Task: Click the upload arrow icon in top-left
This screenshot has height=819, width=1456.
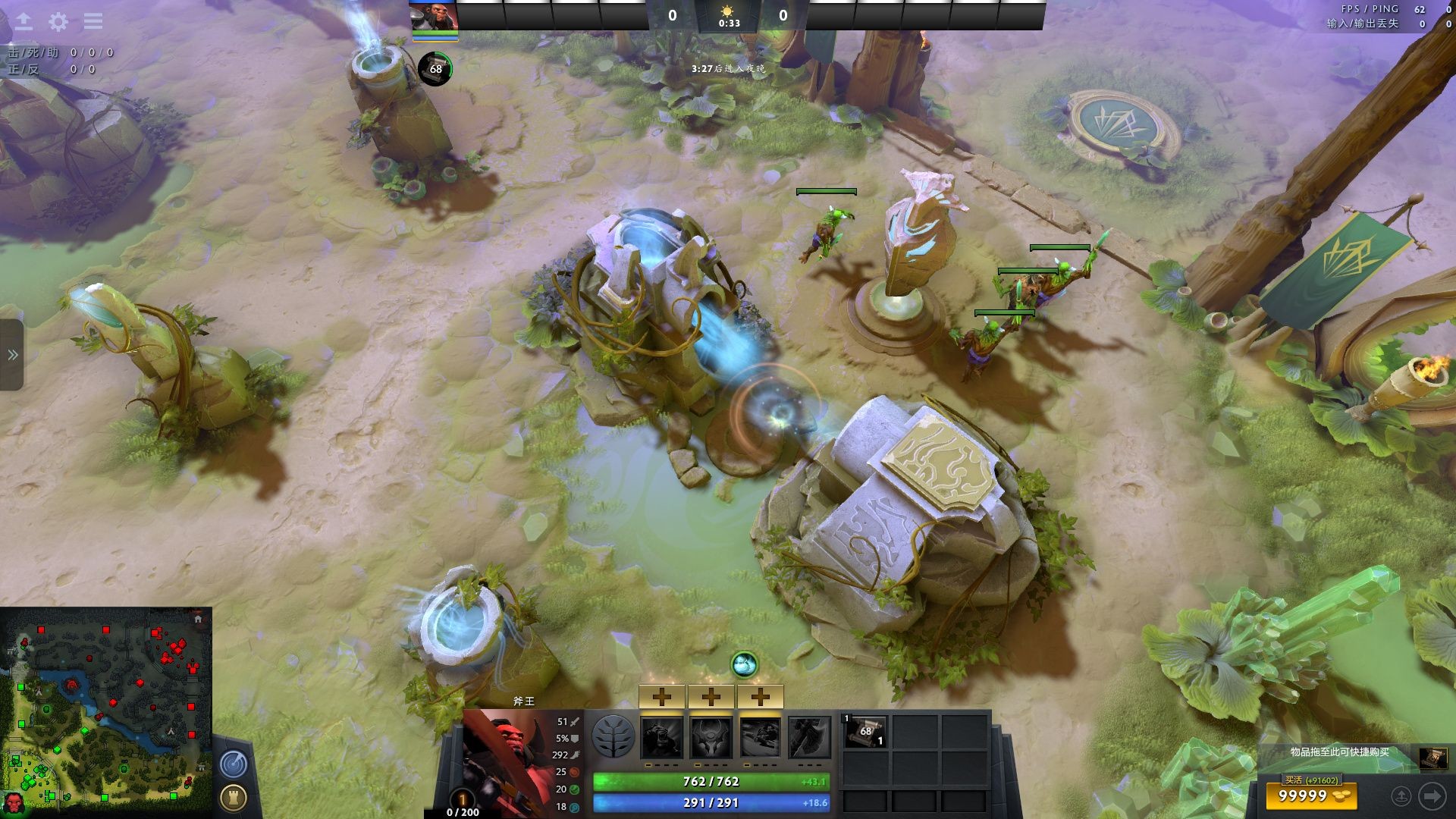Action: coord(24,21)
